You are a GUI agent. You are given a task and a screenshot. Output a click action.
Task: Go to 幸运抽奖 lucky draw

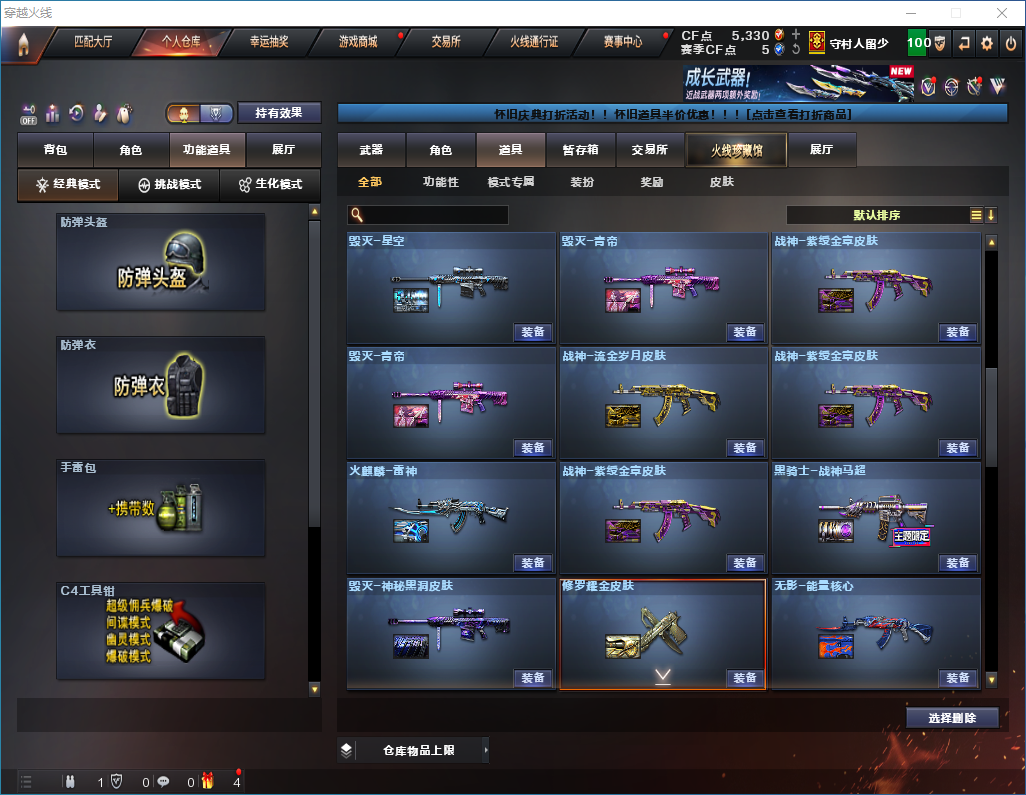click(x=268, y=42)
